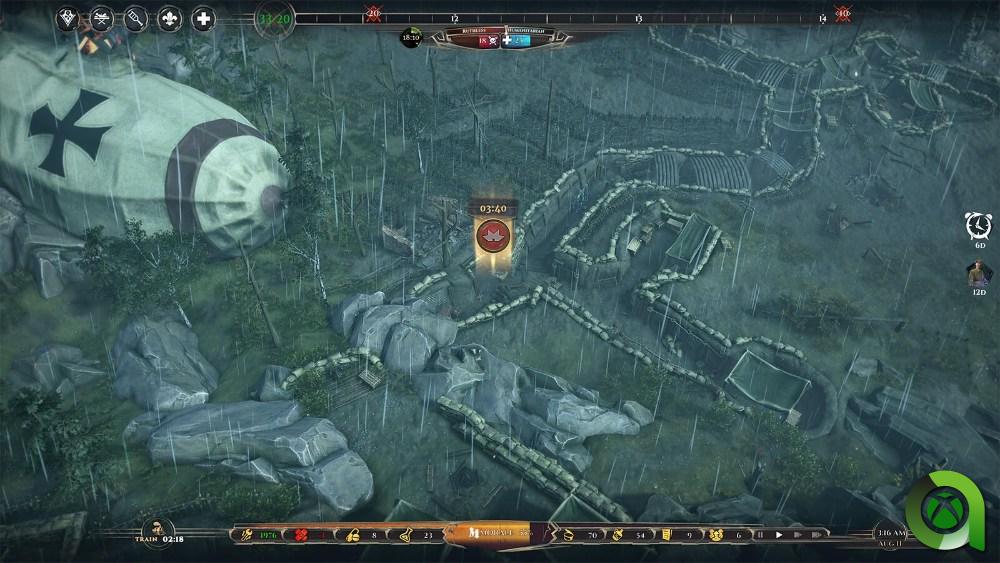The height and width of the screenshot is (563, 1000).
Task: Open the character portrait event due in 12D
Action: [978, 273]
